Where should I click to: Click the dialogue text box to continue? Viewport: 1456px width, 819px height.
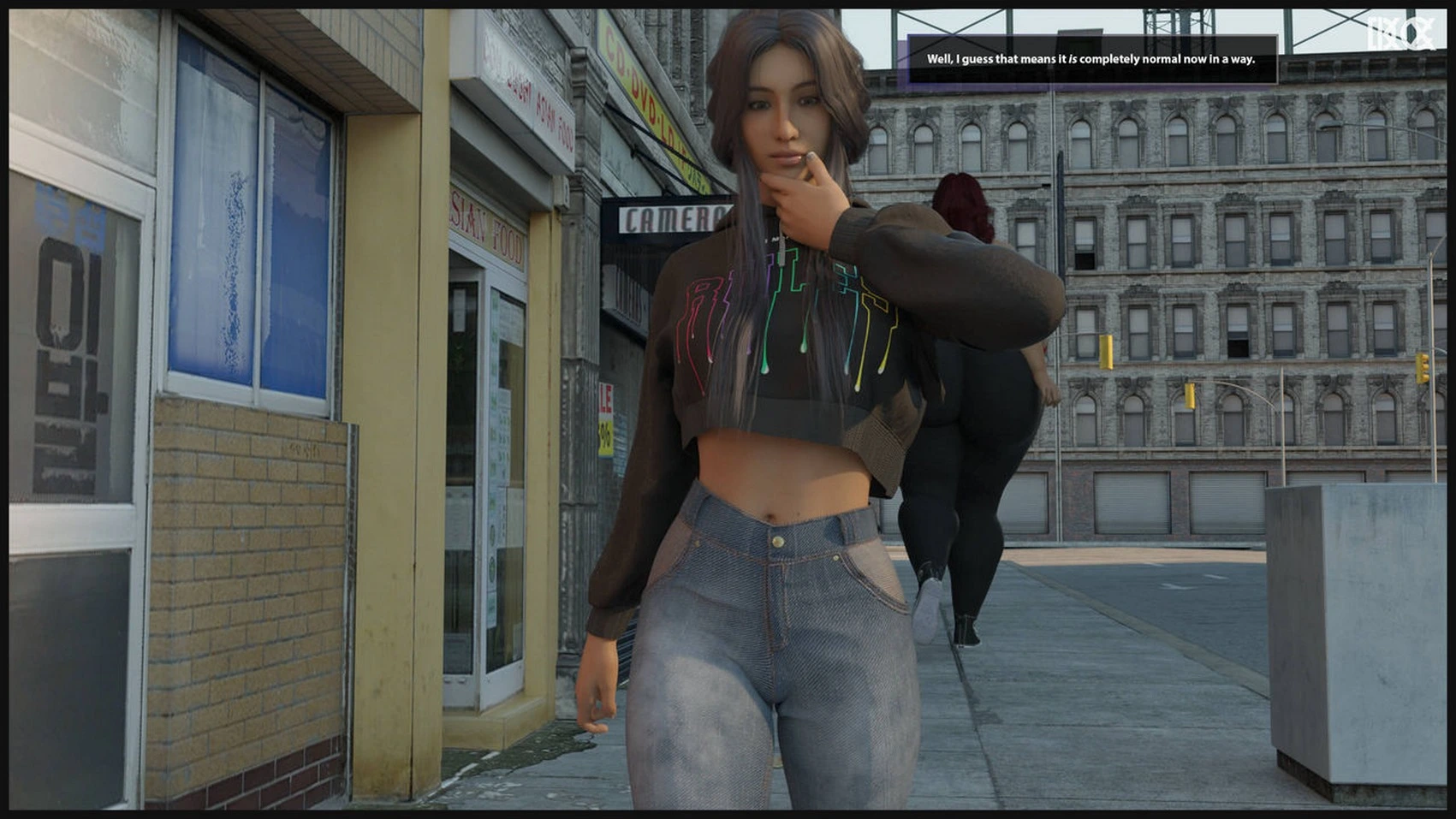click(1091, 59)
